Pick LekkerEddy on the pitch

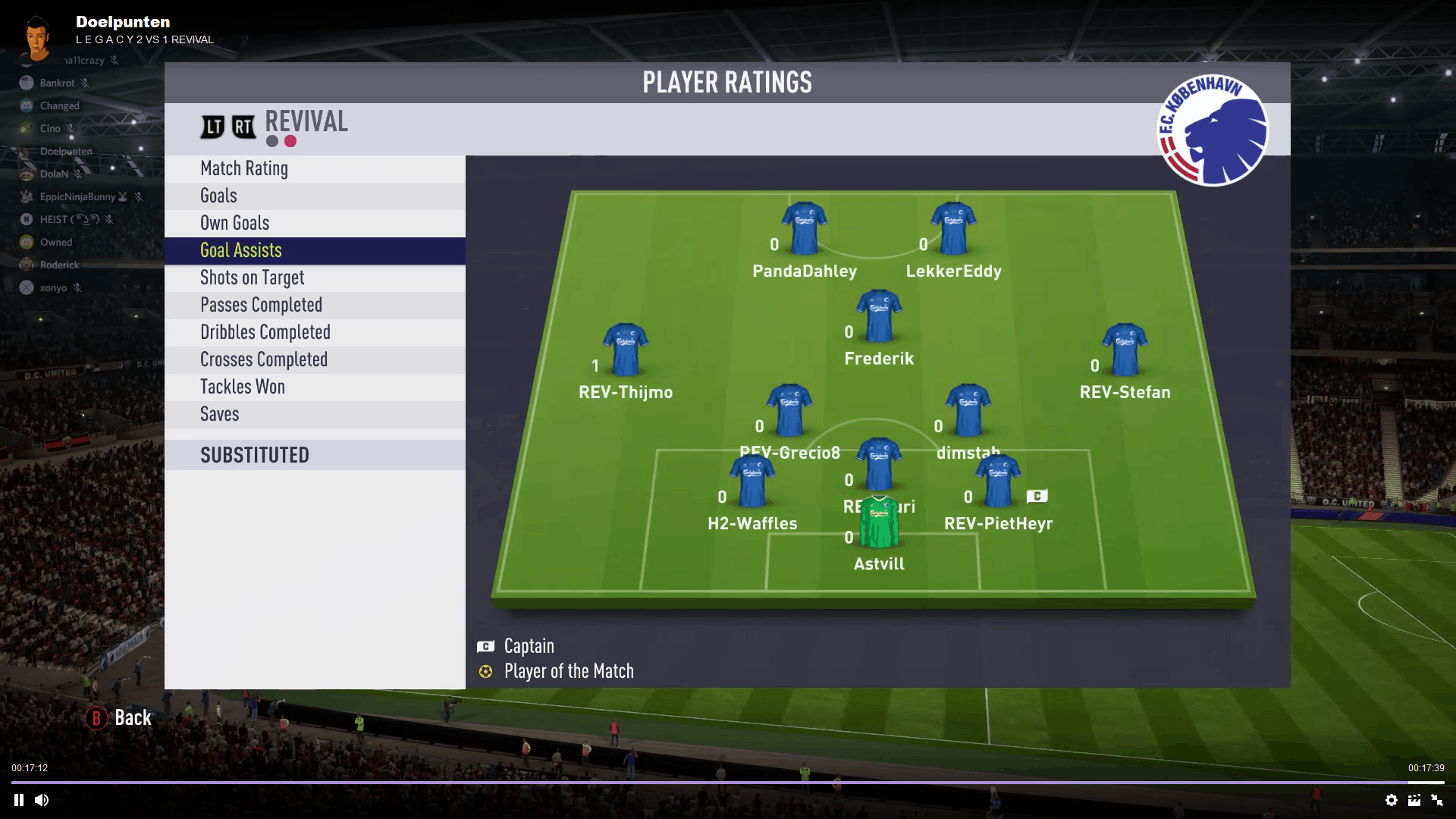click(x=953, y=227)
